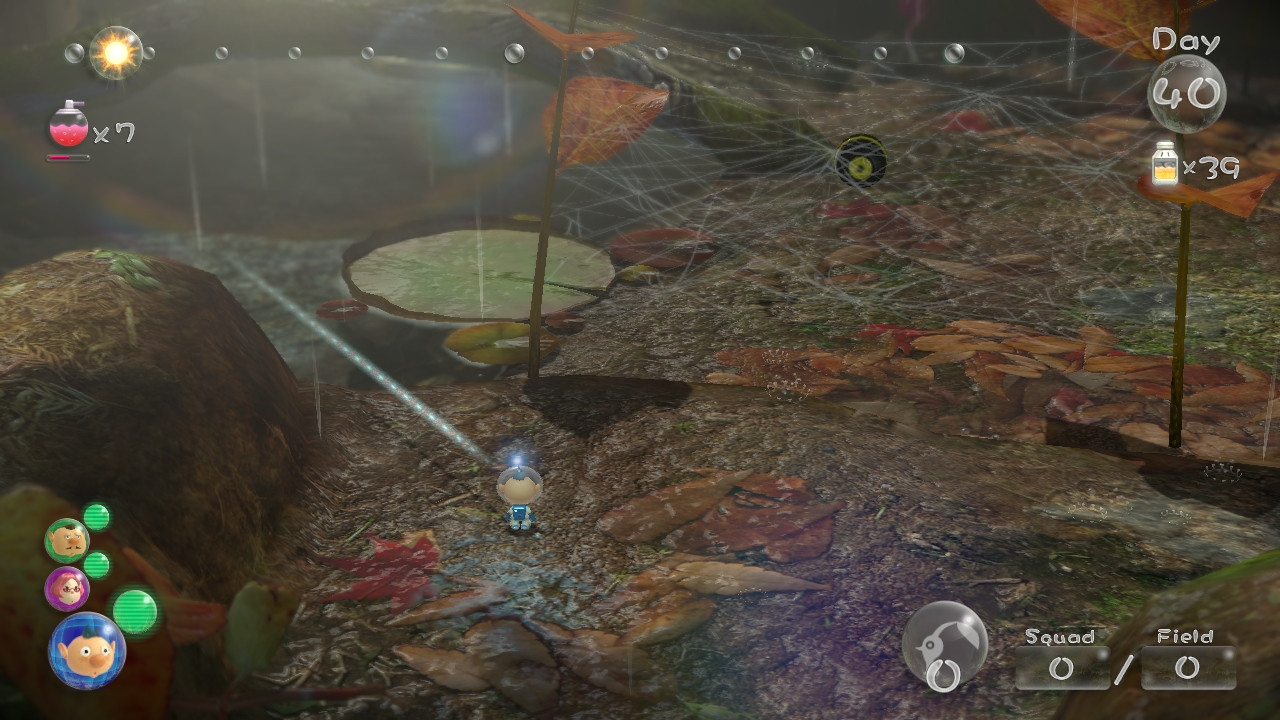Use the ultra-spicy spray icon
Image resolution: width=1280 pixels, height=720 pixels.
click(69, 126)
